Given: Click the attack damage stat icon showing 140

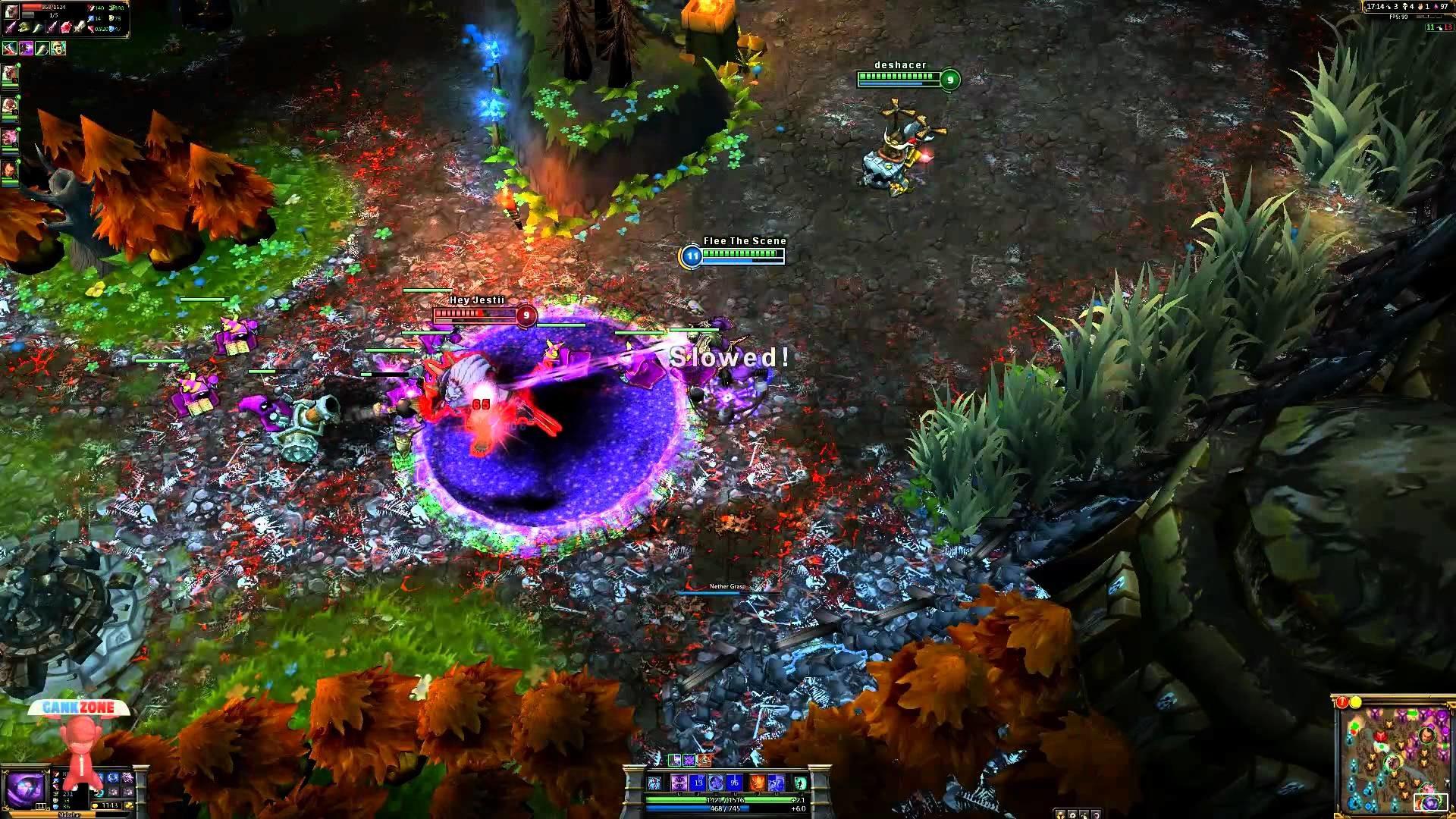Looking at the screenshot, I should point(91,8).
